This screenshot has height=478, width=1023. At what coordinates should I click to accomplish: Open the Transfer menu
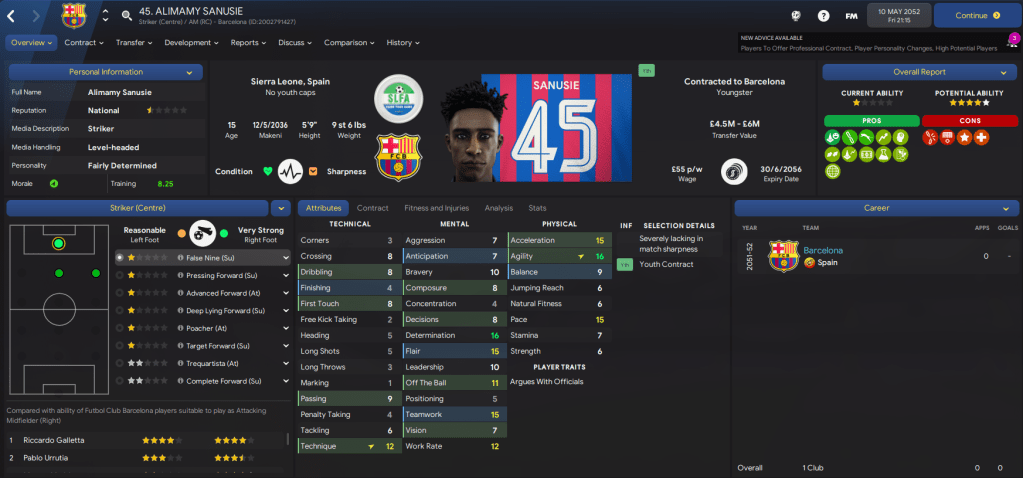pos(134,43)
